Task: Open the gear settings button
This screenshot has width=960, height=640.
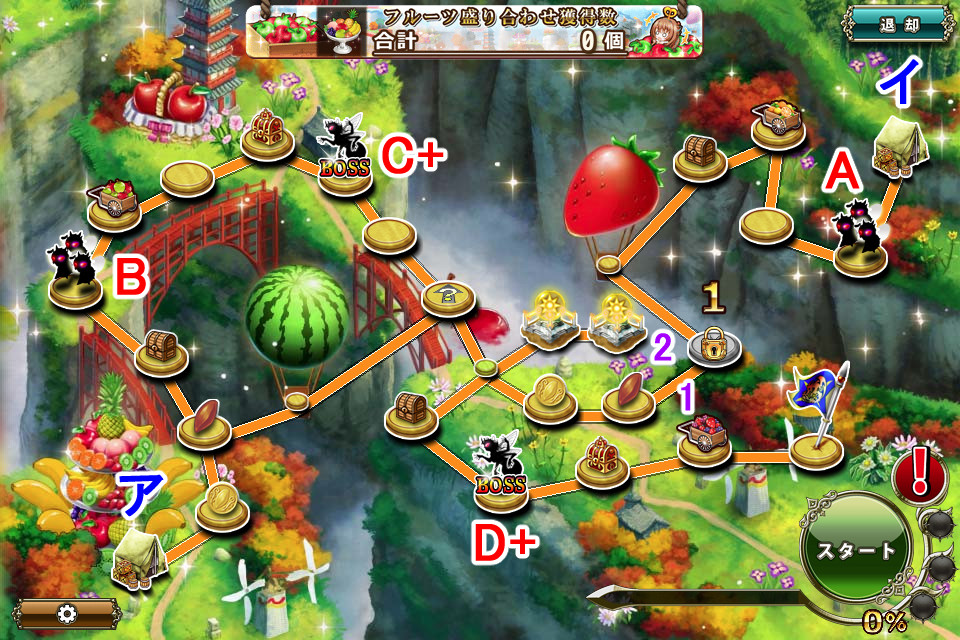Action: pos(69,612)
